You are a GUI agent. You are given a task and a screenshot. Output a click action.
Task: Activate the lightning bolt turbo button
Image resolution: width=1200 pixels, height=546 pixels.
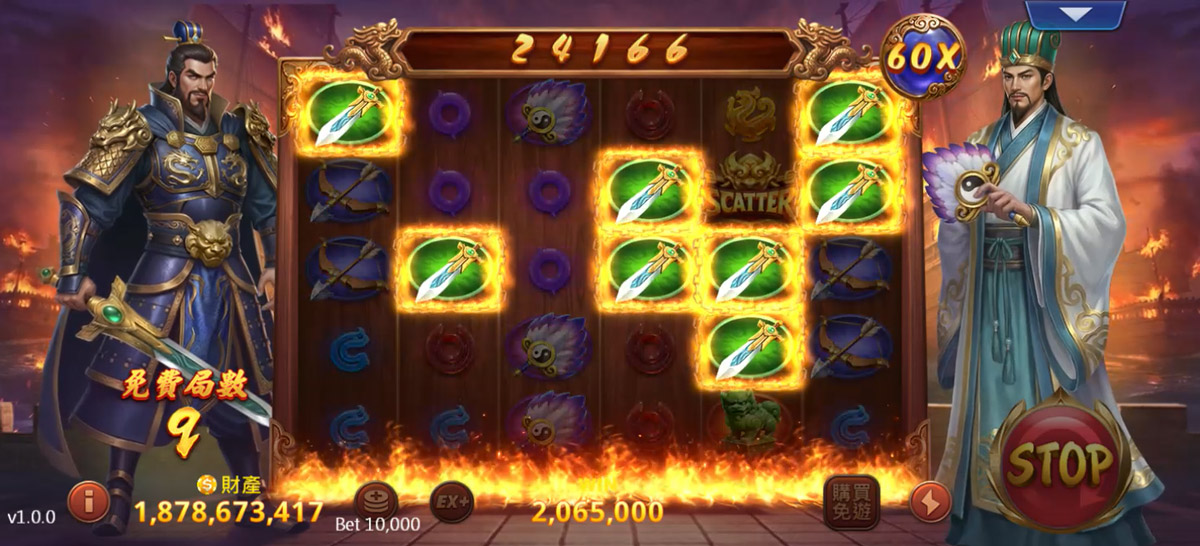[929, 502]
